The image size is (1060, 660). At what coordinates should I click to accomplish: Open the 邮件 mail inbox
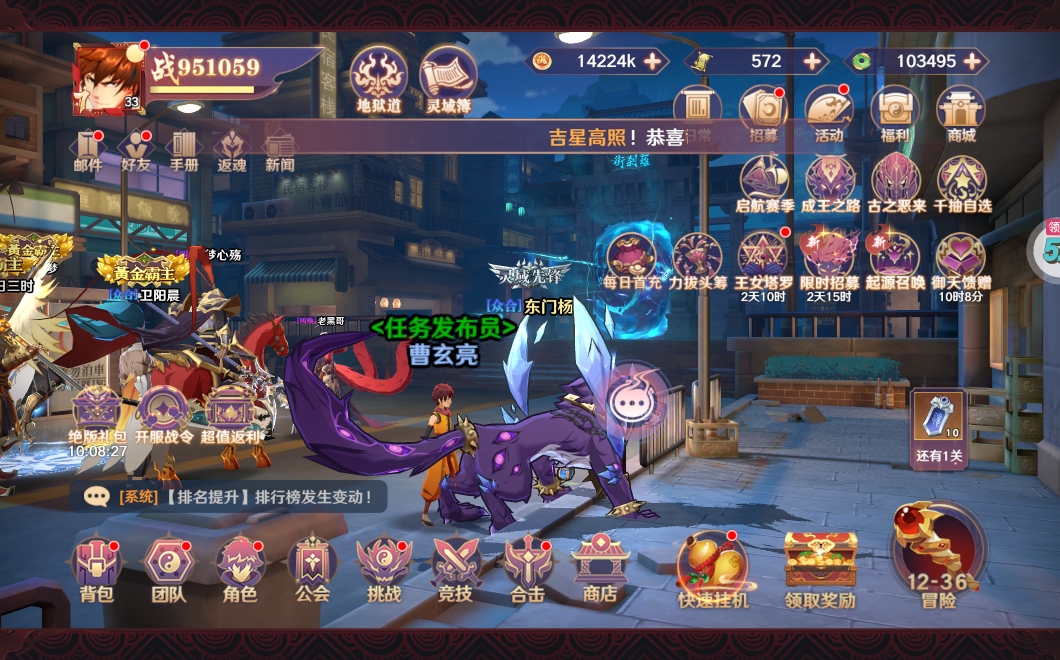88,150
